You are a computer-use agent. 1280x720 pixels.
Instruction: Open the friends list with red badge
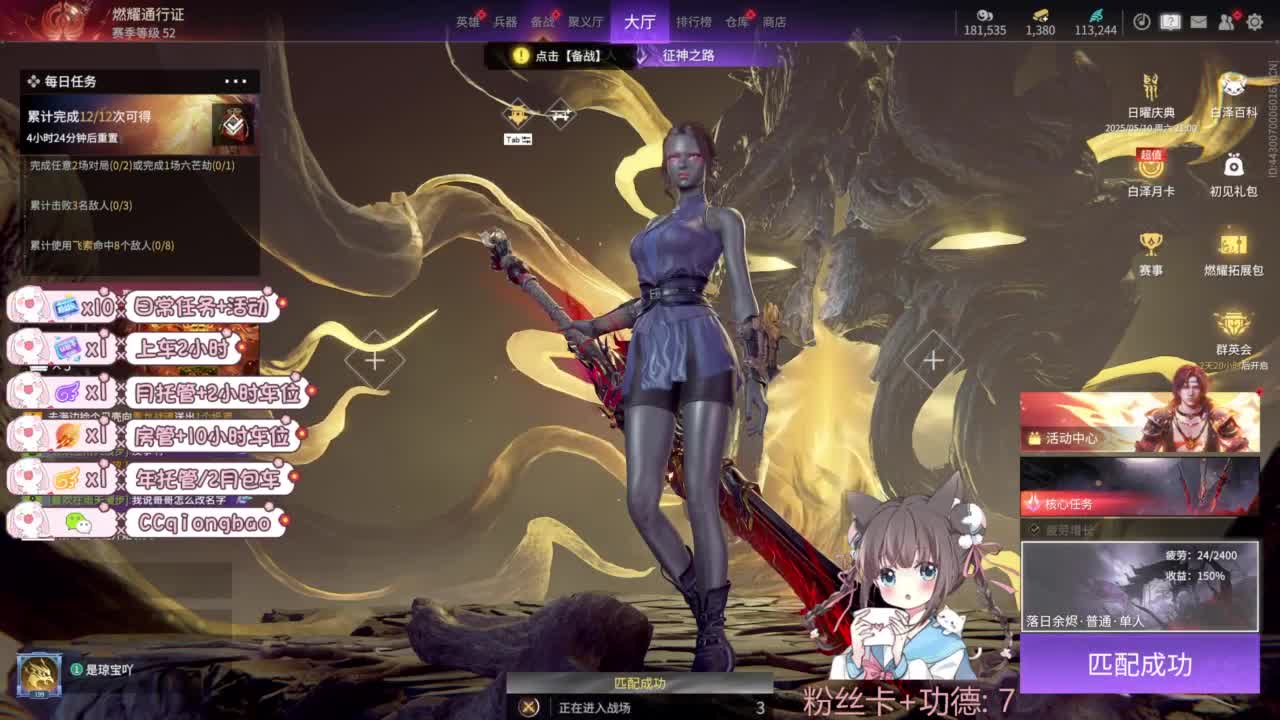pyautogui.click(x=1227, y=21)
